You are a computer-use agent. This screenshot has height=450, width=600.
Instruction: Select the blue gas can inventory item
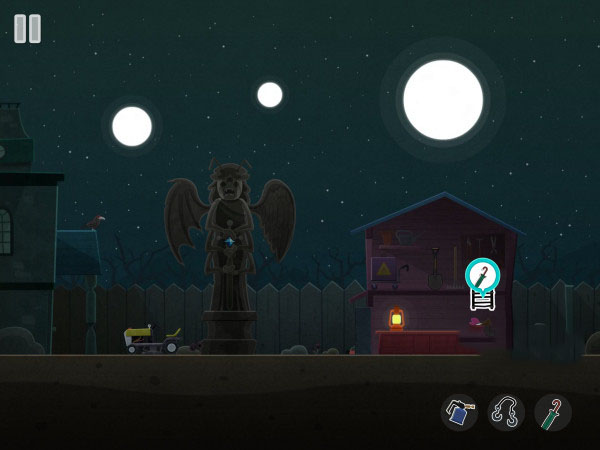[x=459, y=412]
